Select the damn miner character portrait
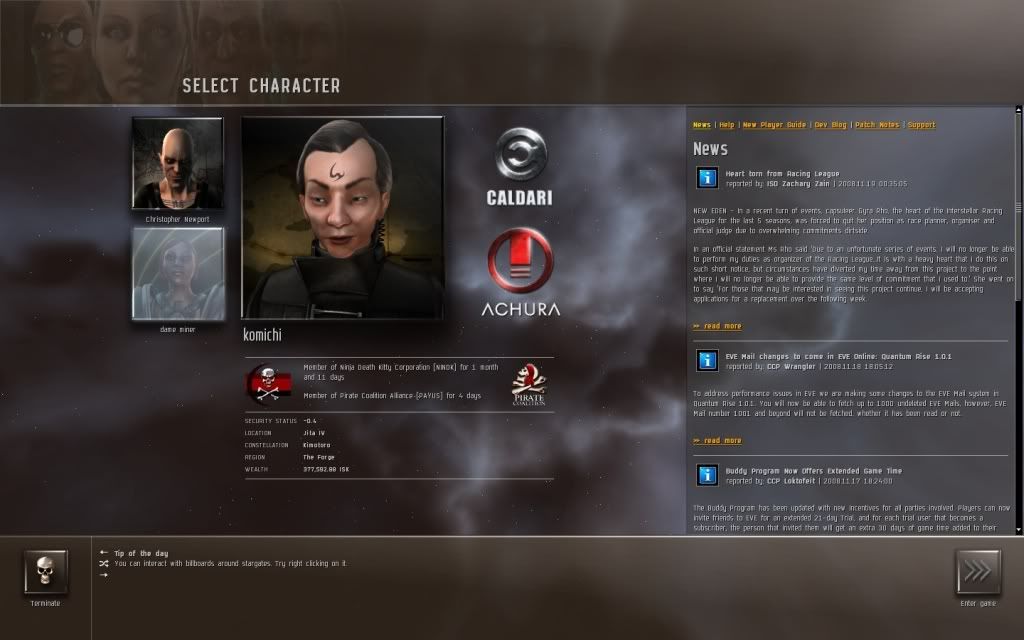This screenshot has width=1024, height=640. click(x=177, y=273)
